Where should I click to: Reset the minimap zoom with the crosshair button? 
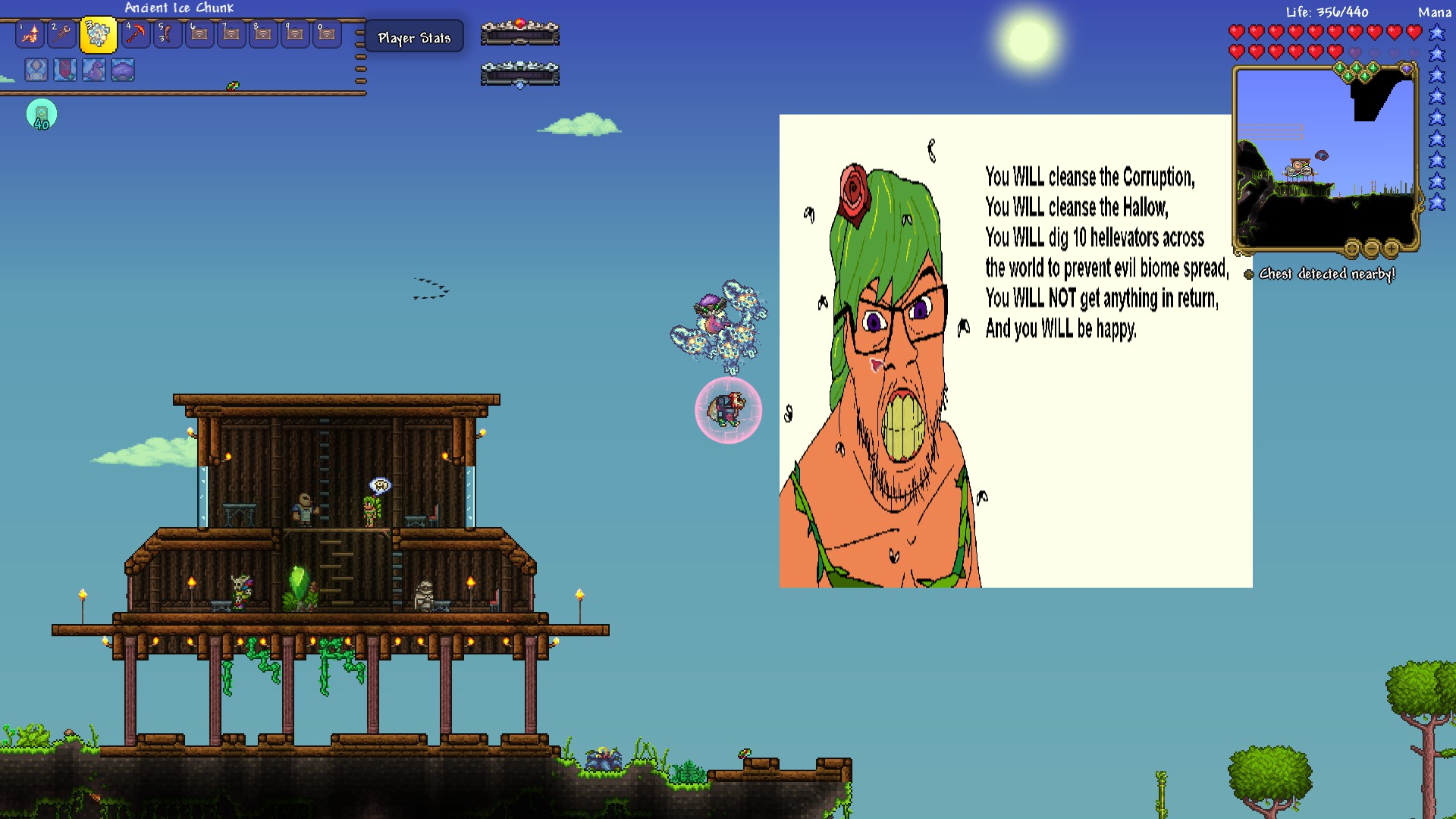click(1352, 248)
